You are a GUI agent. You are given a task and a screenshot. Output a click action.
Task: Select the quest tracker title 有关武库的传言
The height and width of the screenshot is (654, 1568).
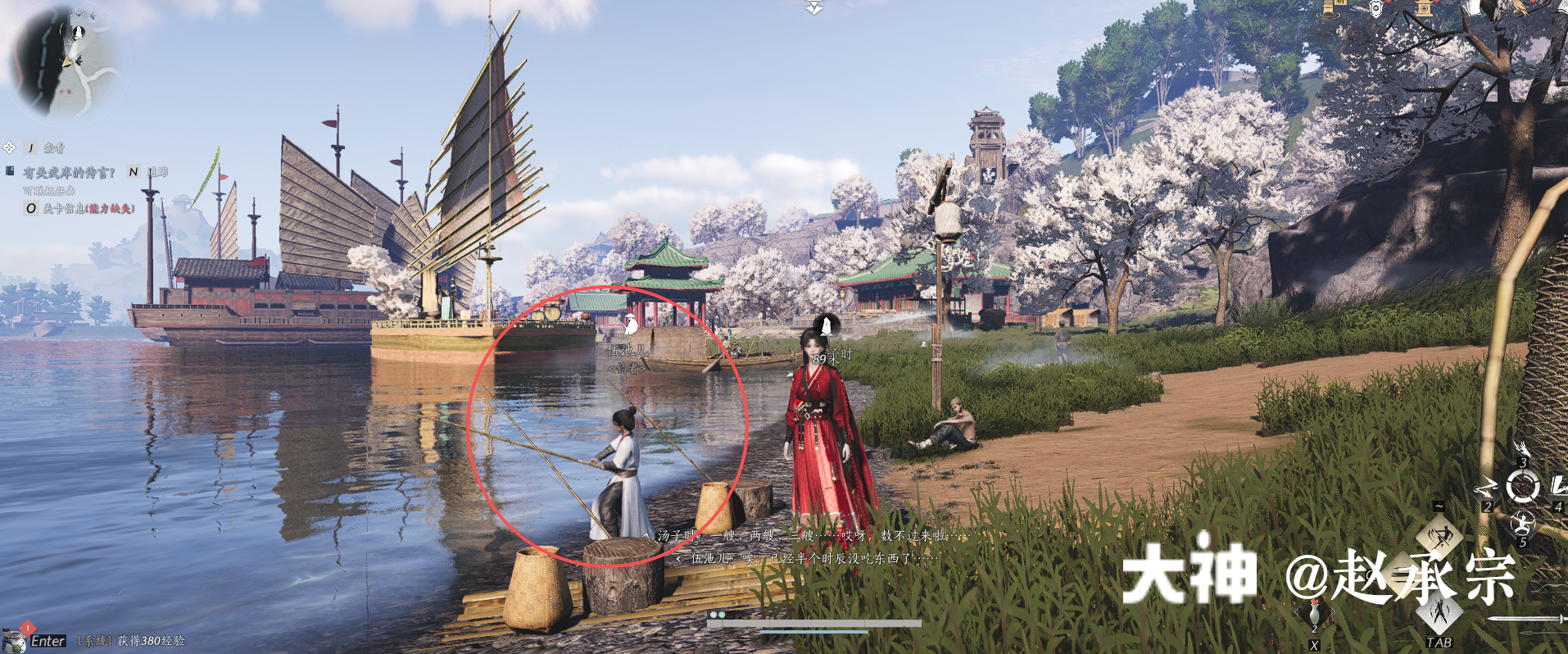(x=69, y=172)
